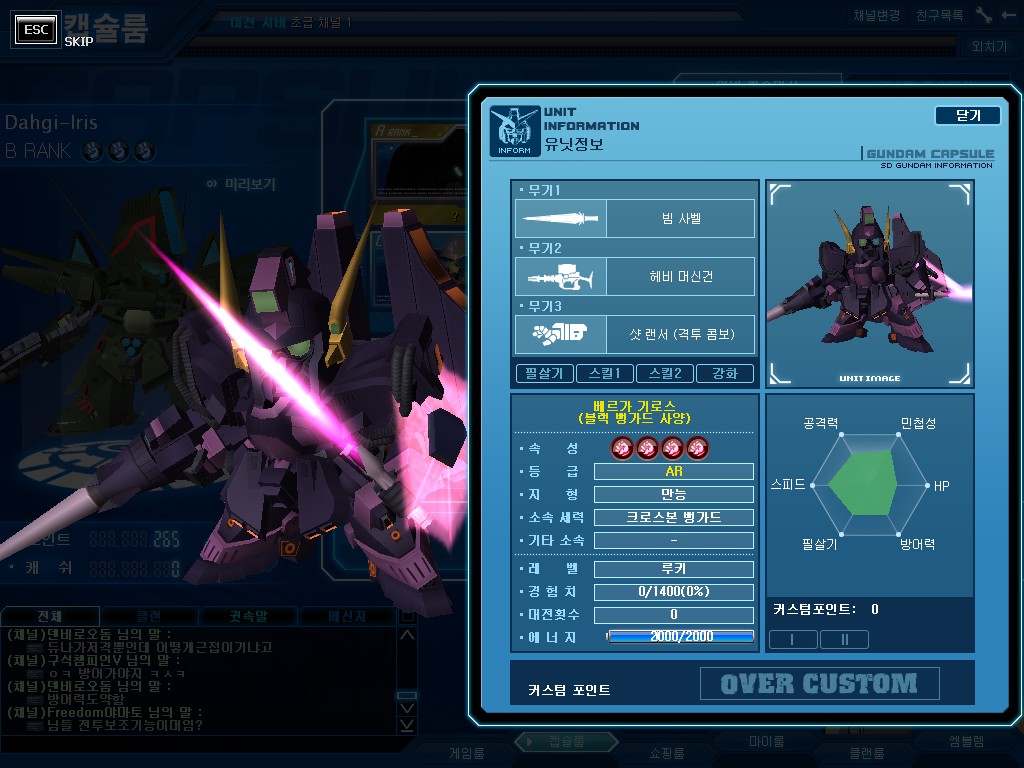Switch to the 스킬2 tab
Image resolution: width=1024 pixels, height=768 pixels.
click(666, 373)
